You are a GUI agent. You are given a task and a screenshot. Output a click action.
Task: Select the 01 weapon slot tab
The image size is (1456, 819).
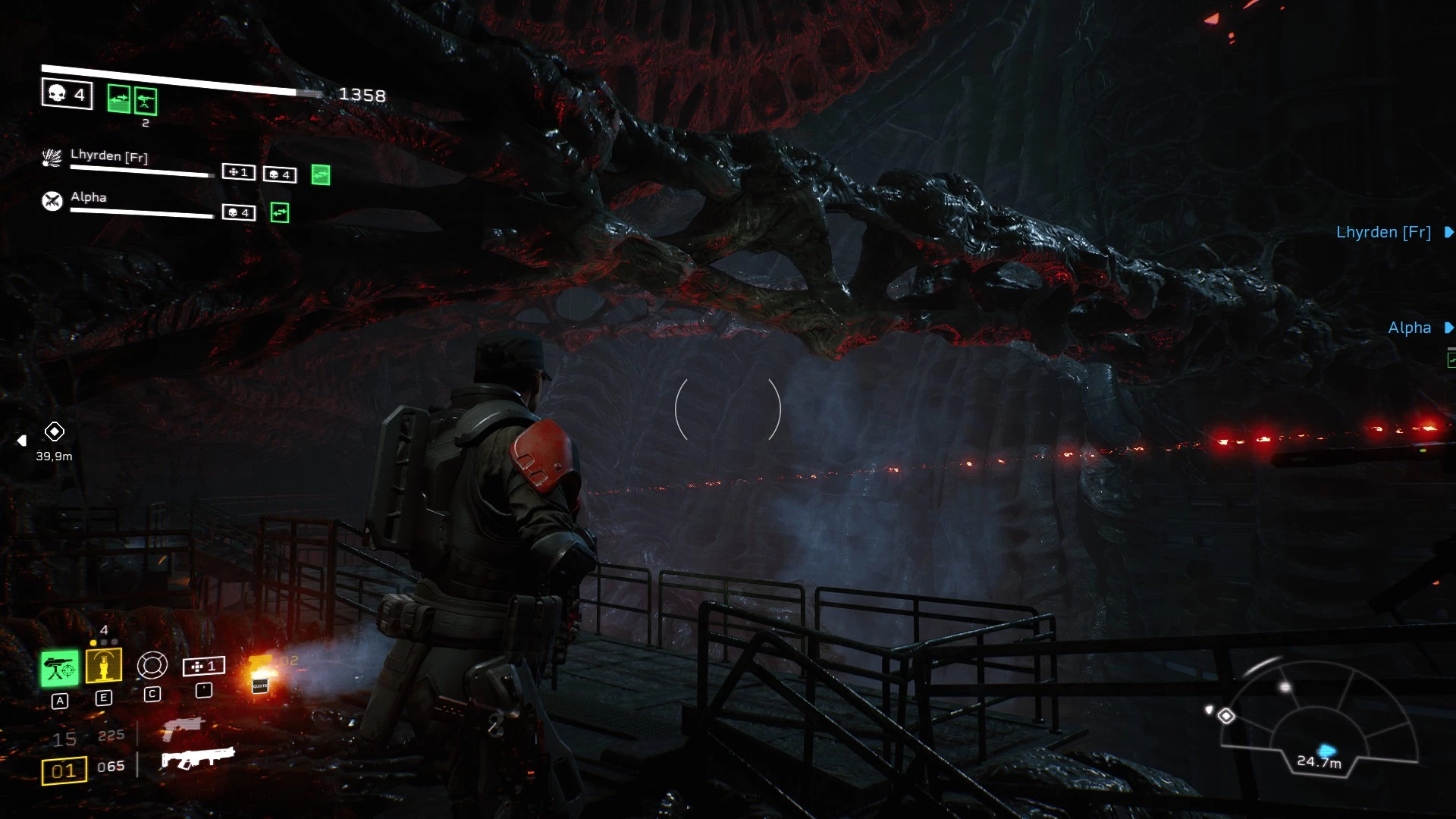pyautogui.click(x=64, y=769)
